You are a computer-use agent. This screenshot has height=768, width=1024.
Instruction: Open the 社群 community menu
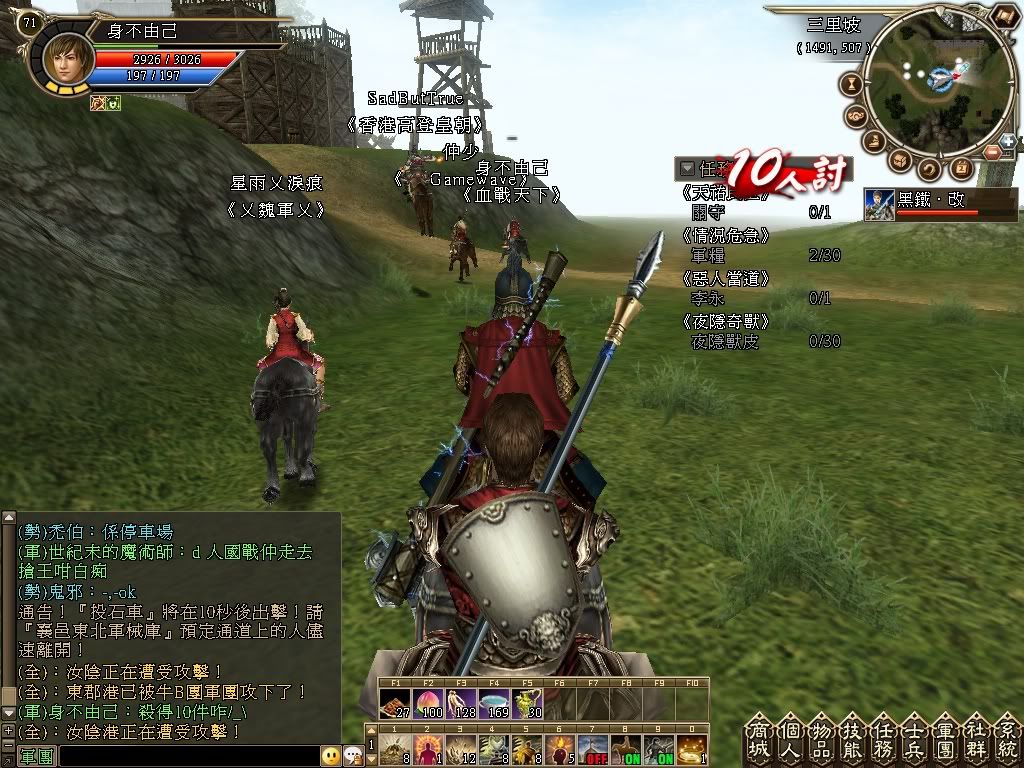(977, 740)
